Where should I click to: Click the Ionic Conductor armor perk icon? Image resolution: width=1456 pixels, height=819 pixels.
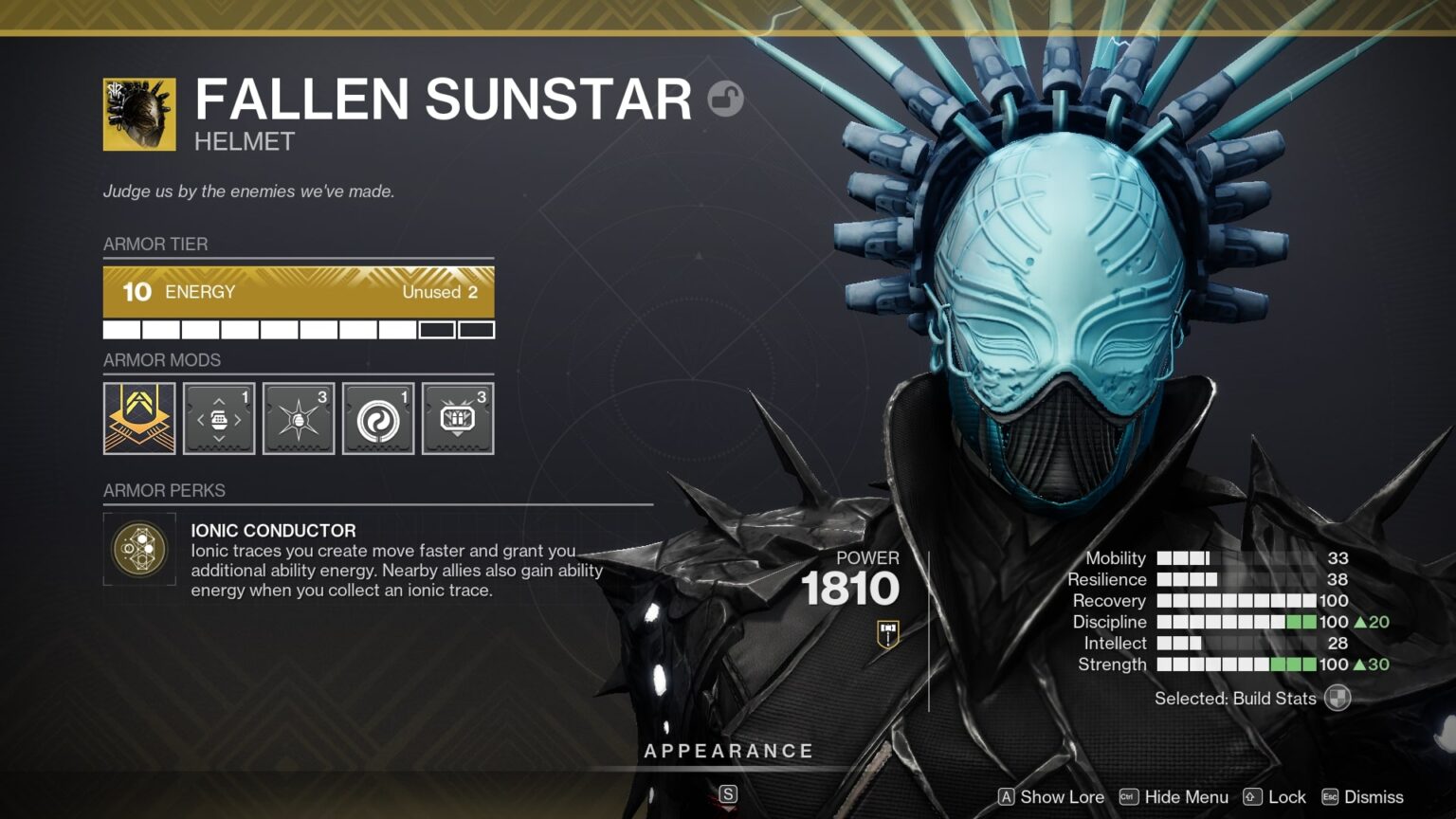click(139, 550)
